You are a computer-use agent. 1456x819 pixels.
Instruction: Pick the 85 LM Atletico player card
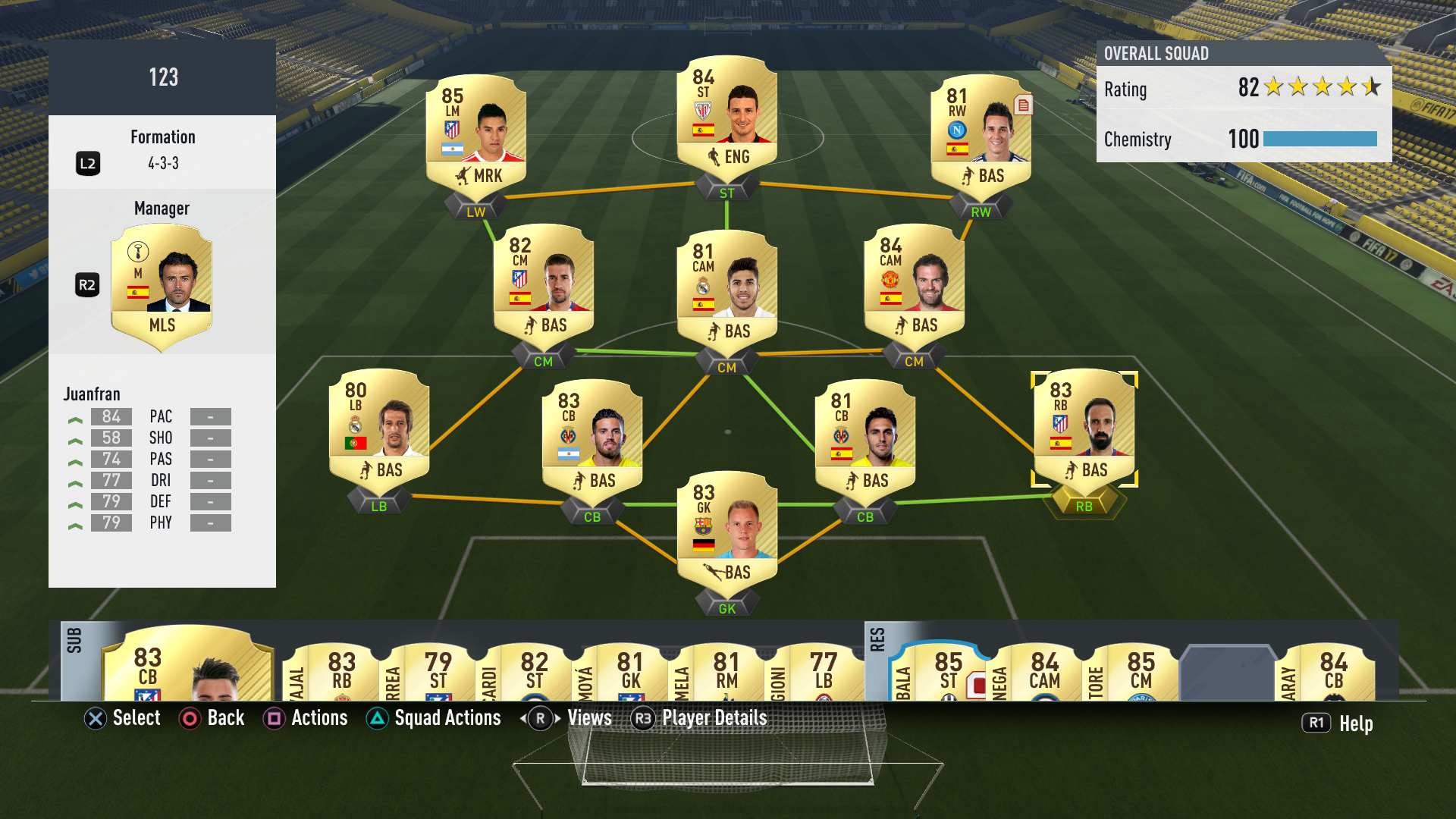click(476, 133)
